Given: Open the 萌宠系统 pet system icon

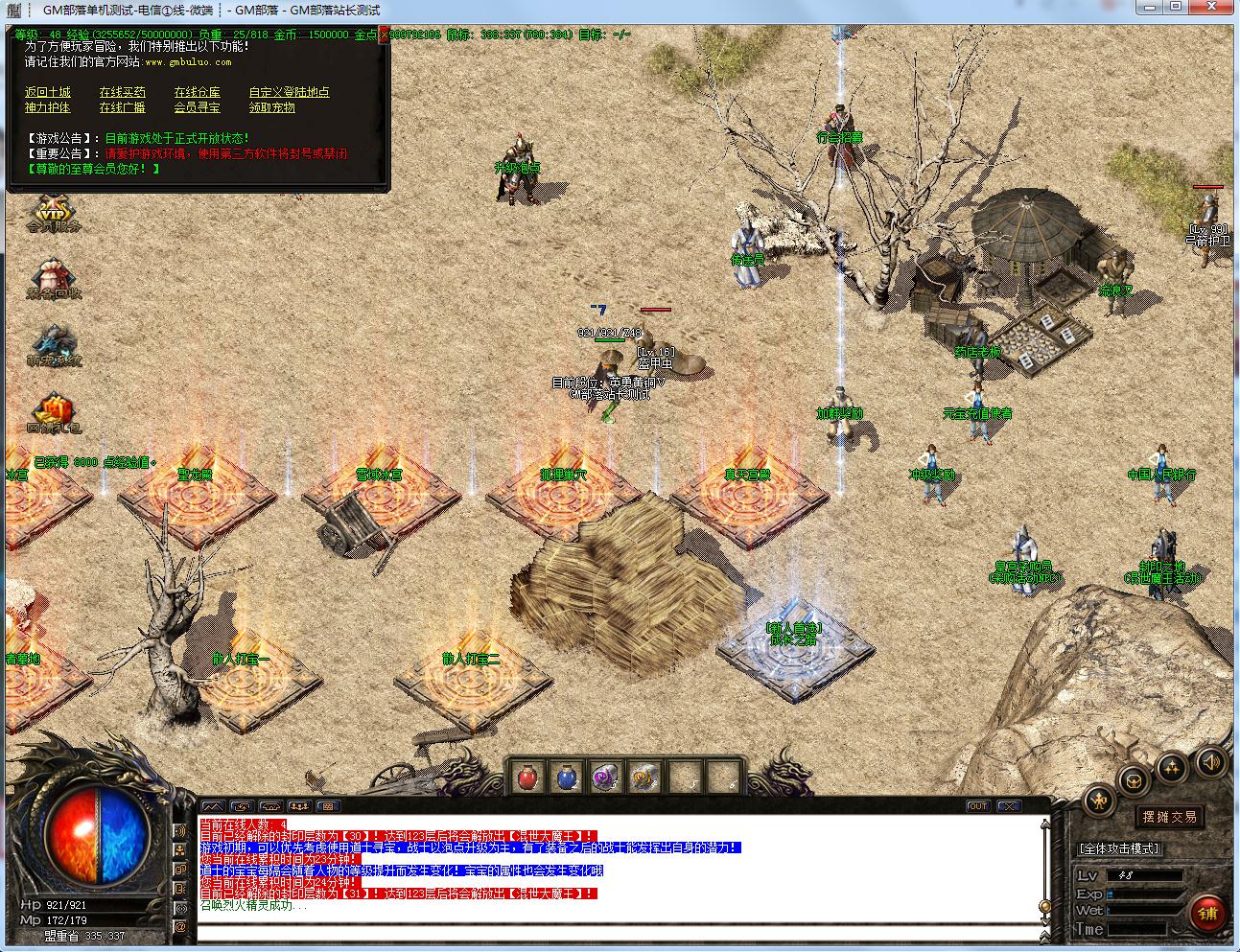Looking at the screenshot, I should 53,345.
